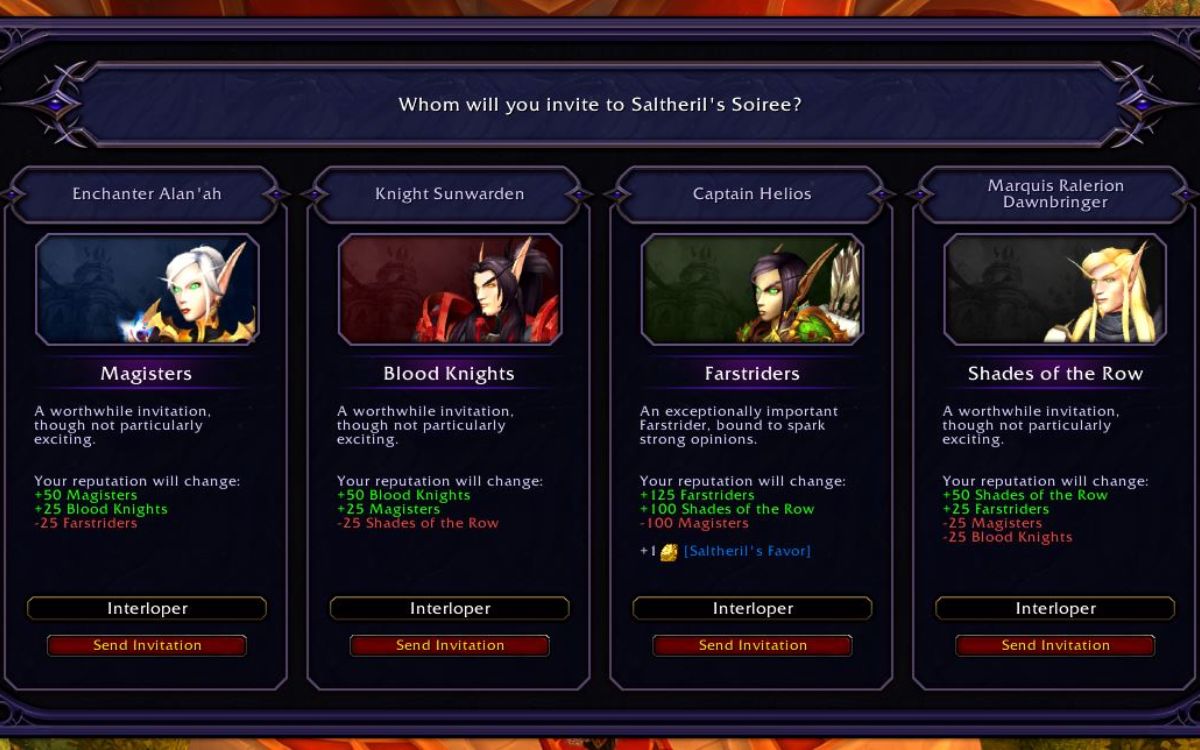Choose Captain Helios's portrait
This screenshot has height=750, width=1200.
752,290
